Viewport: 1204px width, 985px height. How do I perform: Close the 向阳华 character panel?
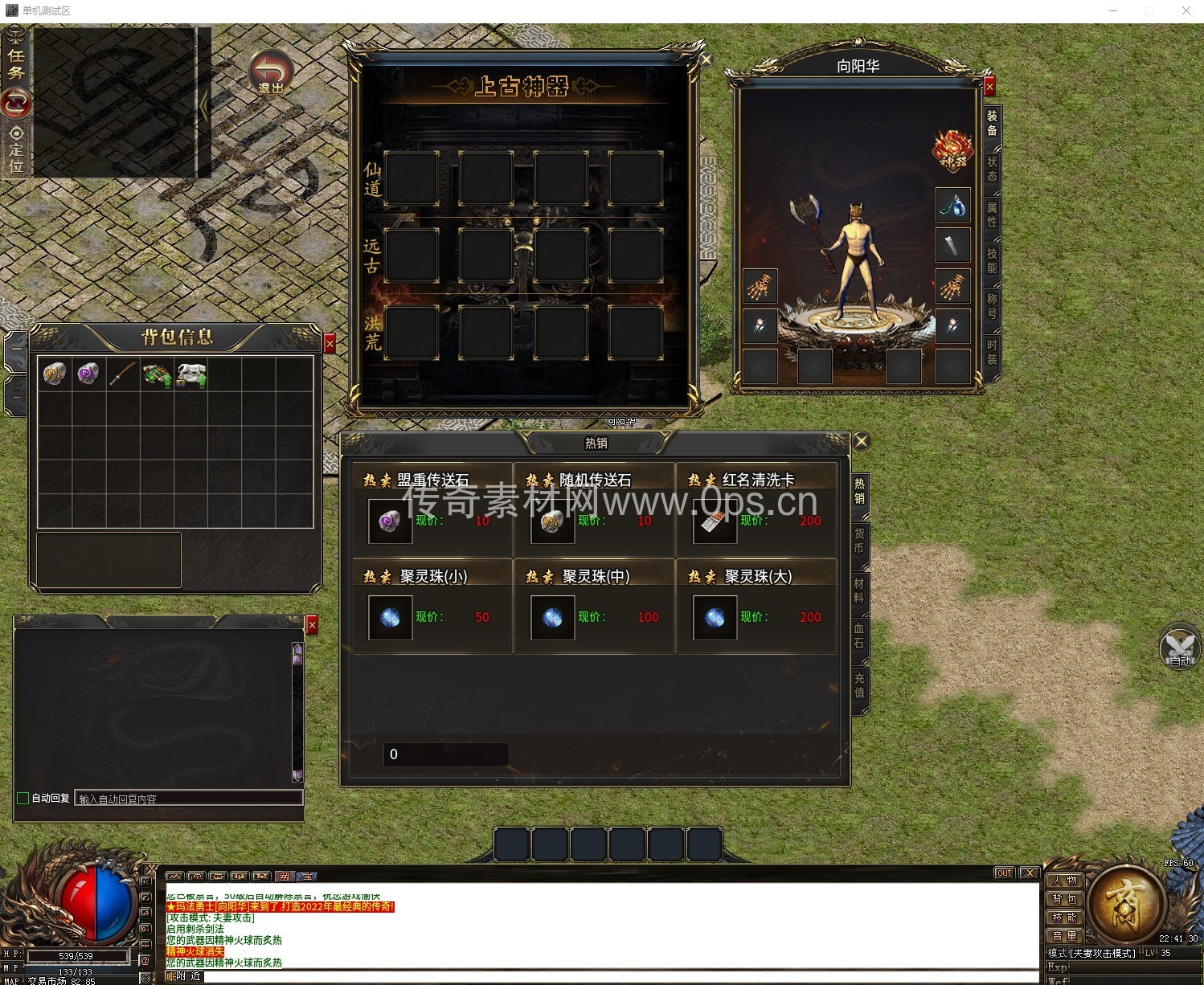[989, 86]
